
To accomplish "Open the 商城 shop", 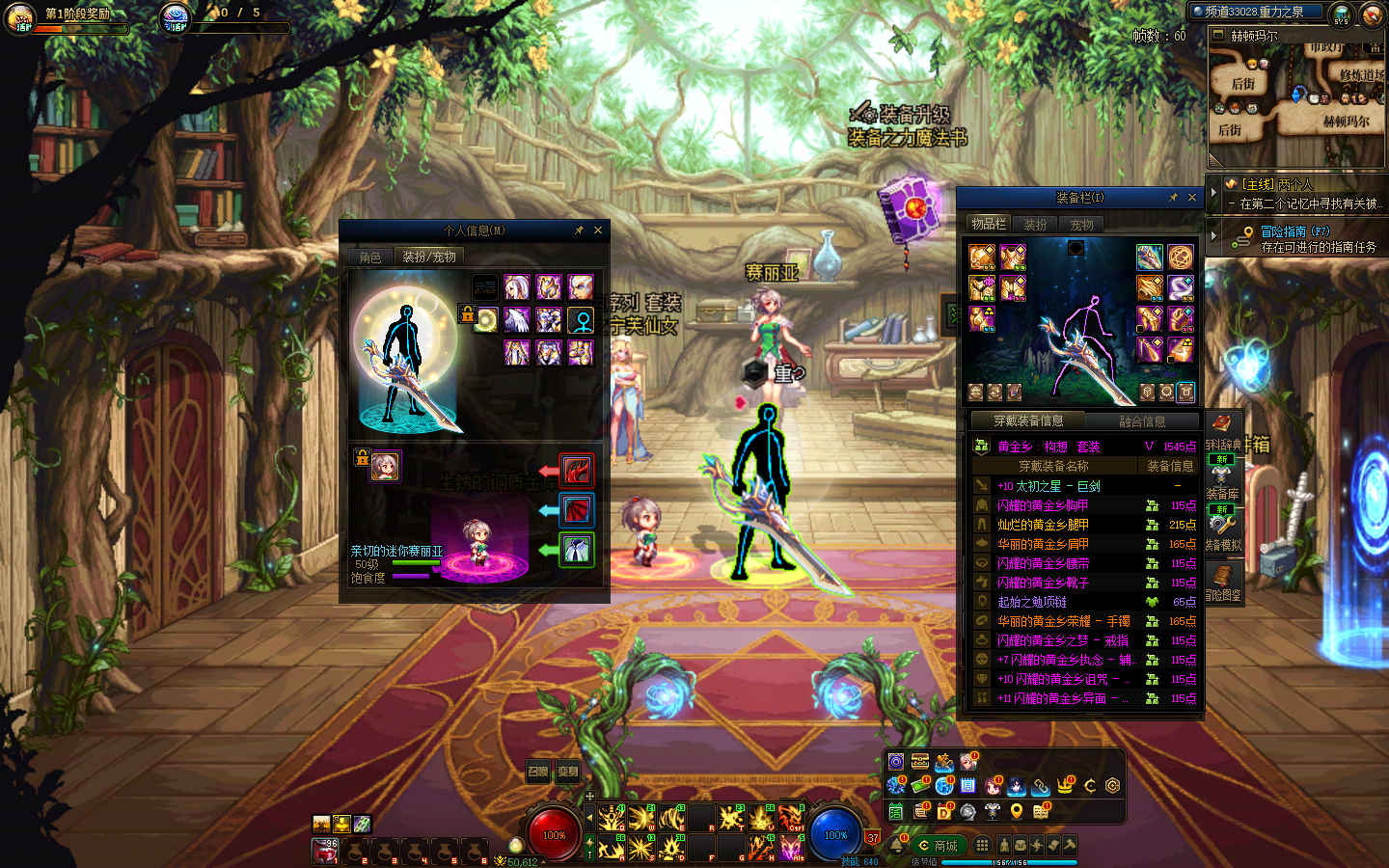I will click(x=938, y=846).
